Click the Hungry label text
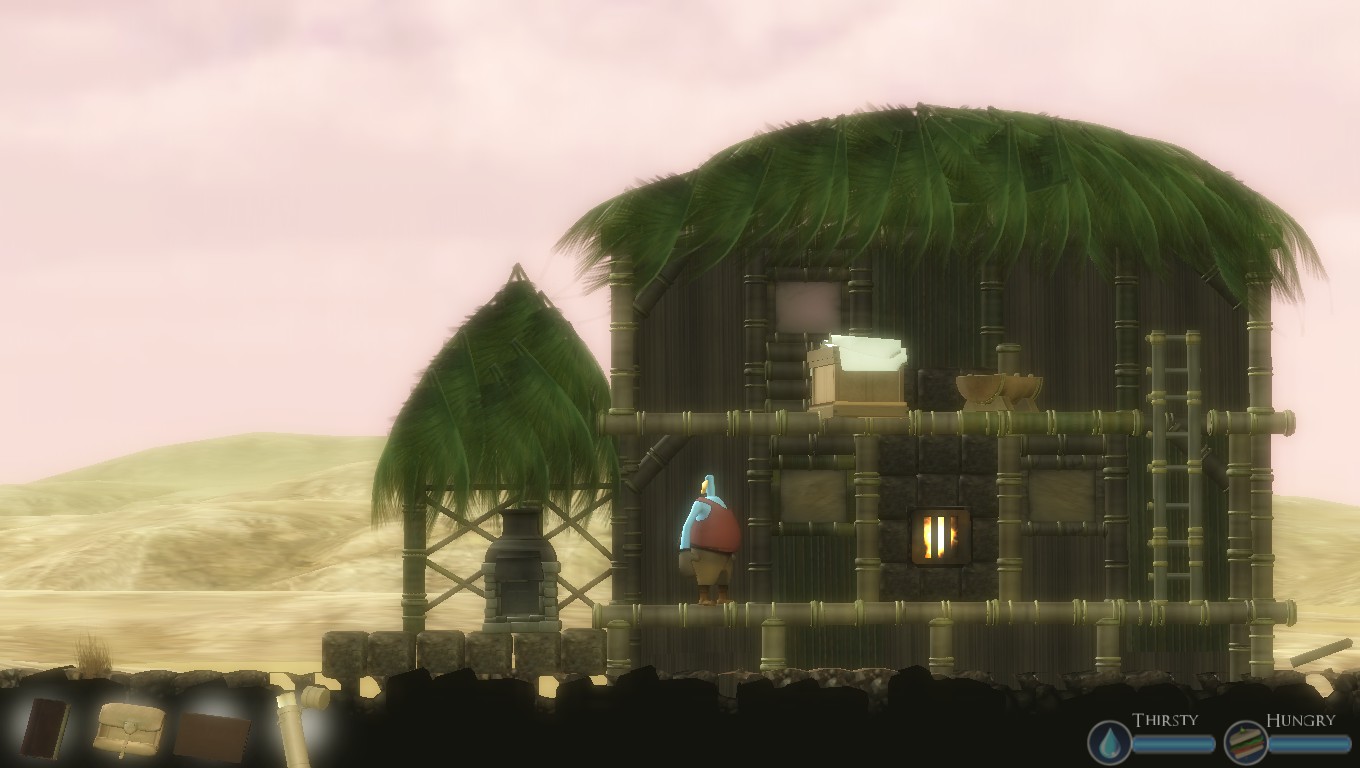The width and height of the screenshot is (1360, 768). point(1301,717)
